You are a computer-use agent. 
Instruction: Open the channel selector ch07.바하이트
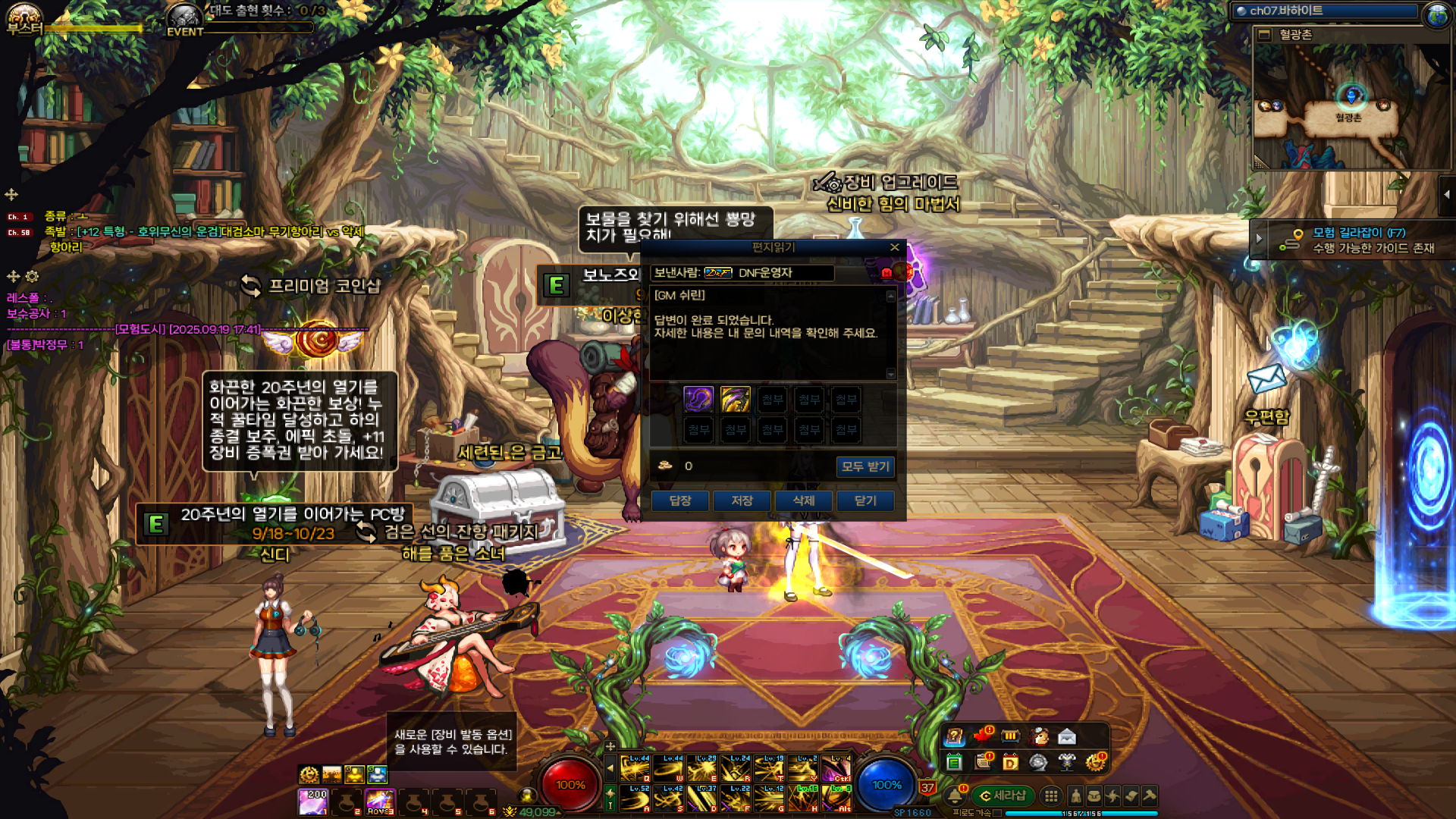[1327, 11]
